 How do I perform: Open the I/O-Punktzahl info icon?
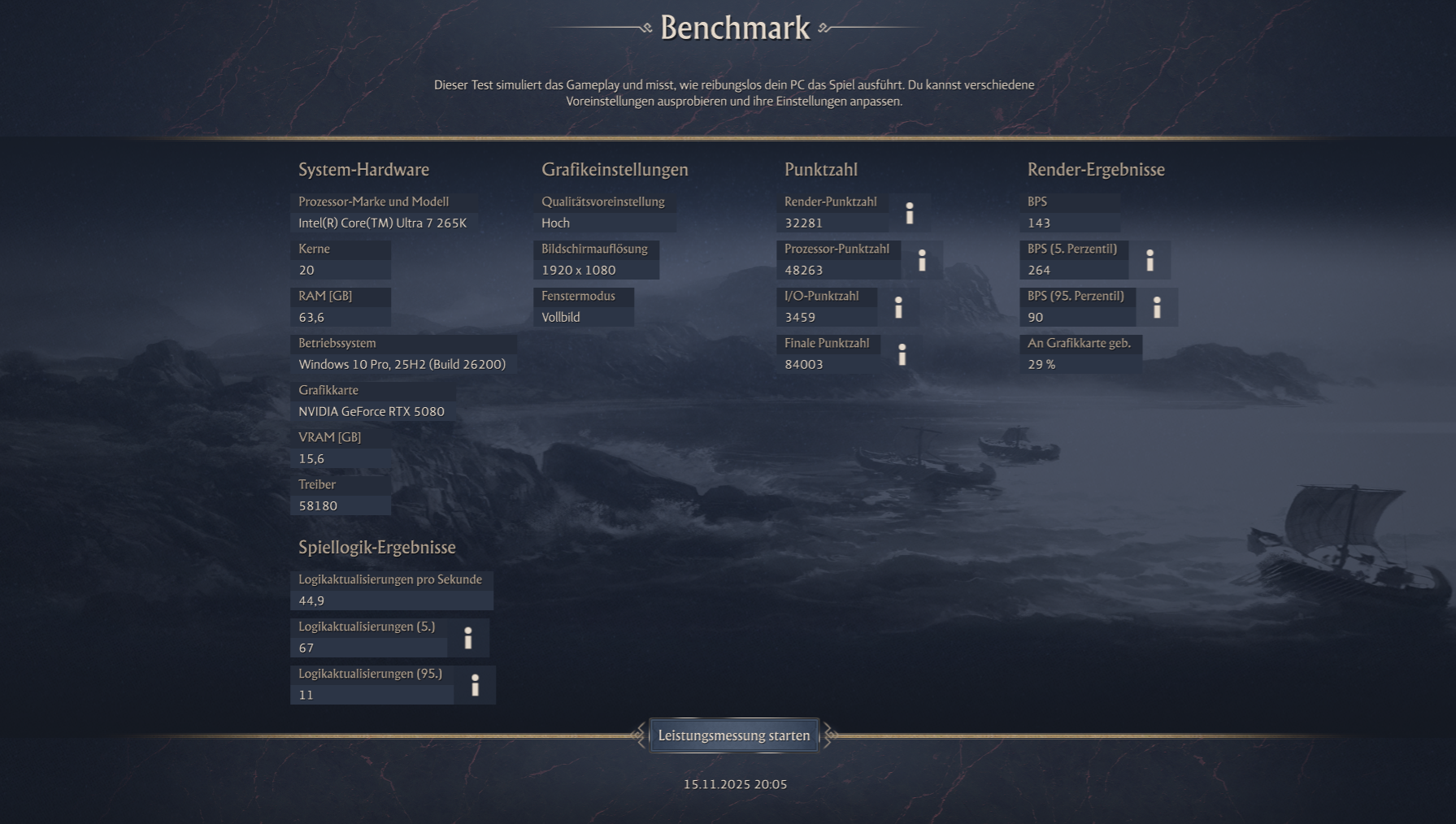(899, 307)
